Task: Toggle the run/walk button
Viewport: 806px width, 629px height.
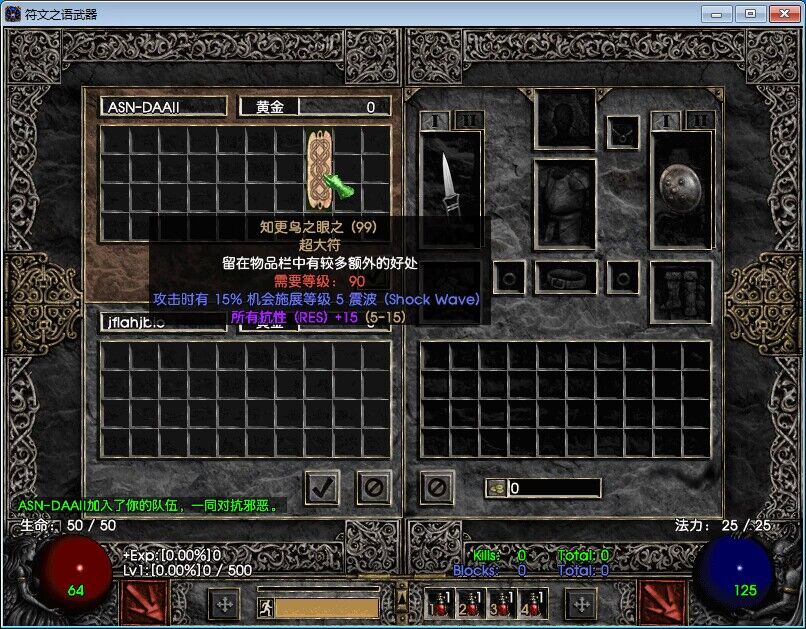Action: pyautogui.click(x=265, y=606)
